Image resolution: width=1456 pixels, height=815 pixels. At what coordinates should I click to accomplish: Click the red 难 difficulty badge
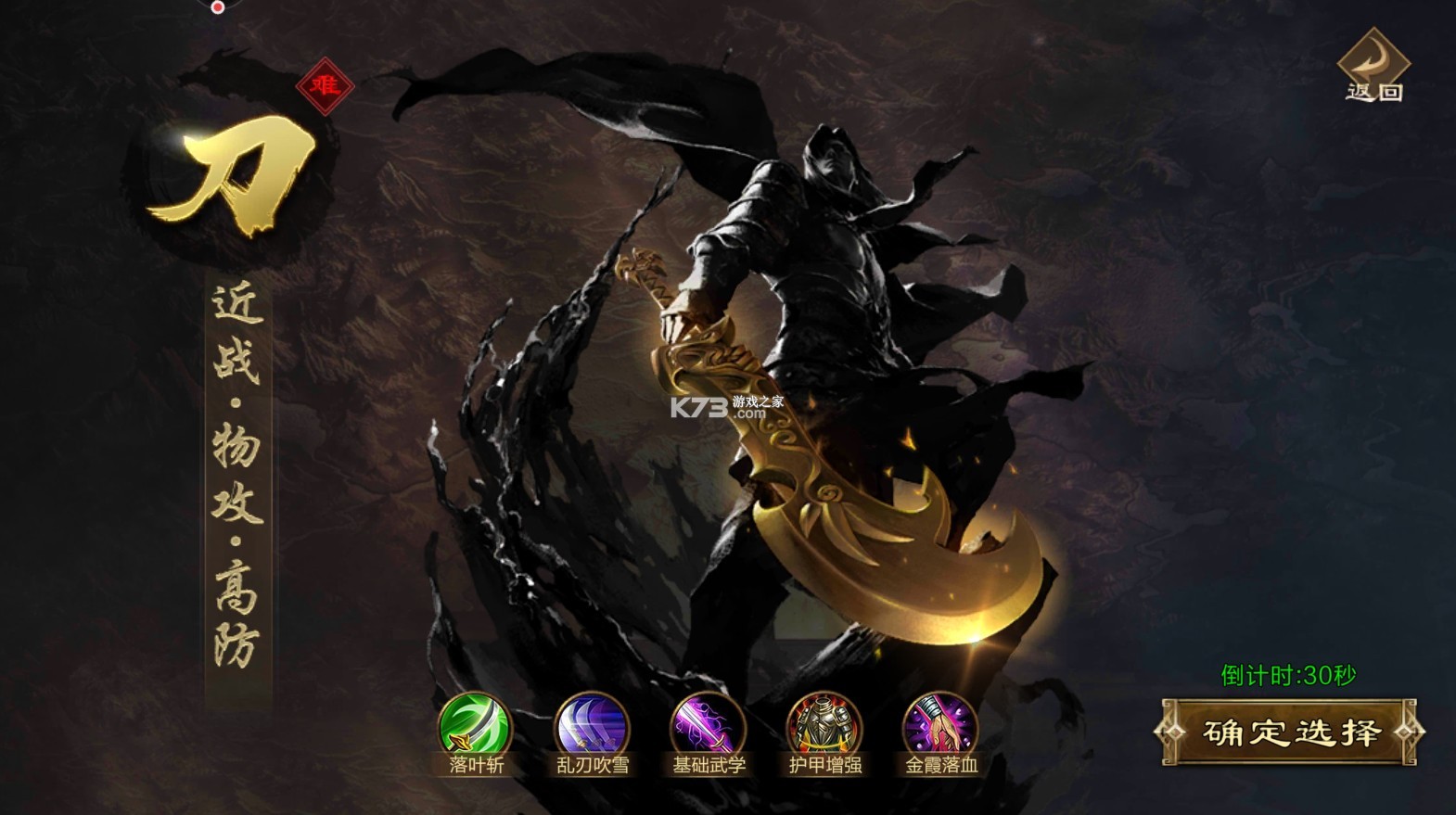[325, 86]
